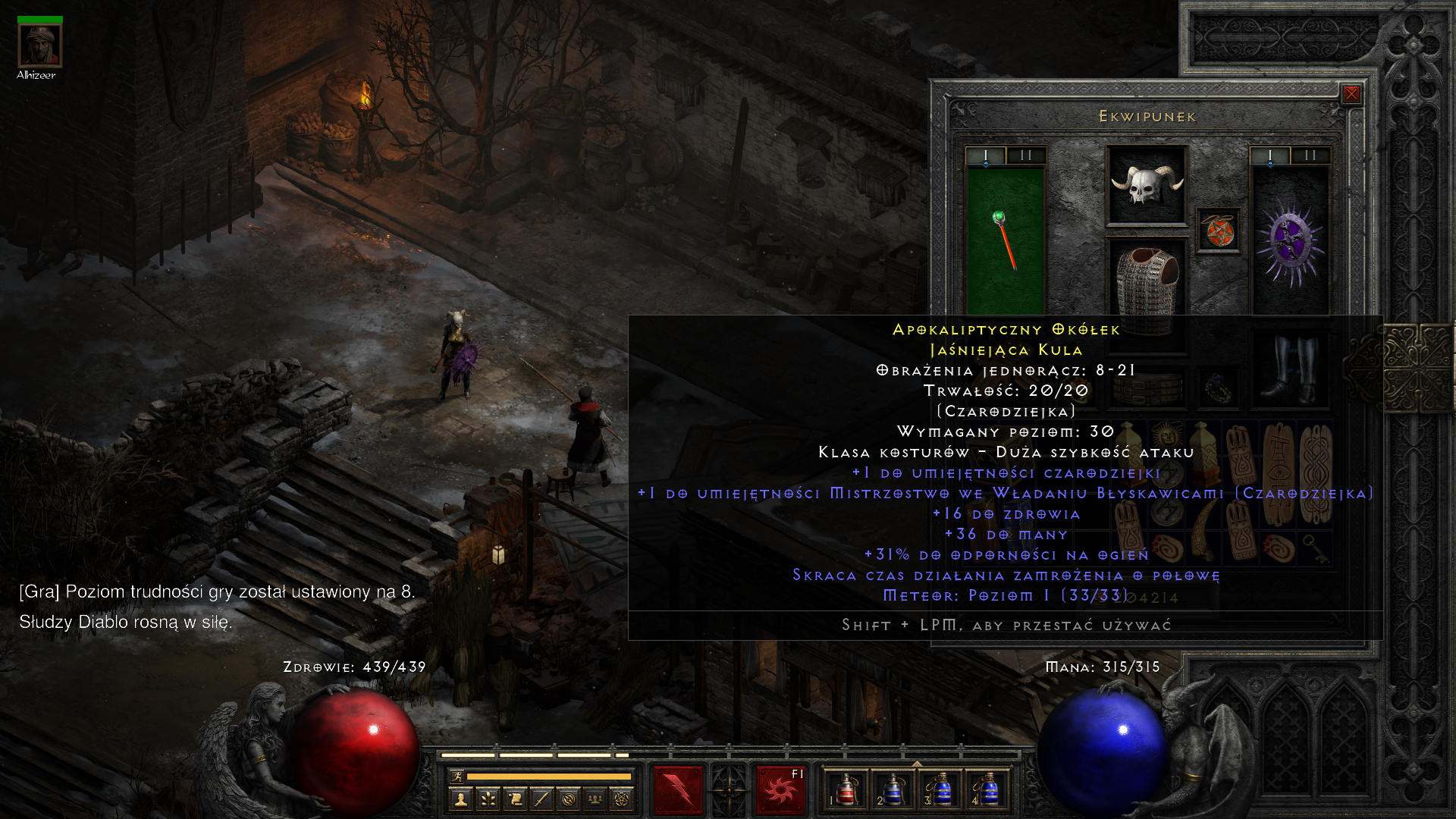Open the quest log scroll icon

515,799
